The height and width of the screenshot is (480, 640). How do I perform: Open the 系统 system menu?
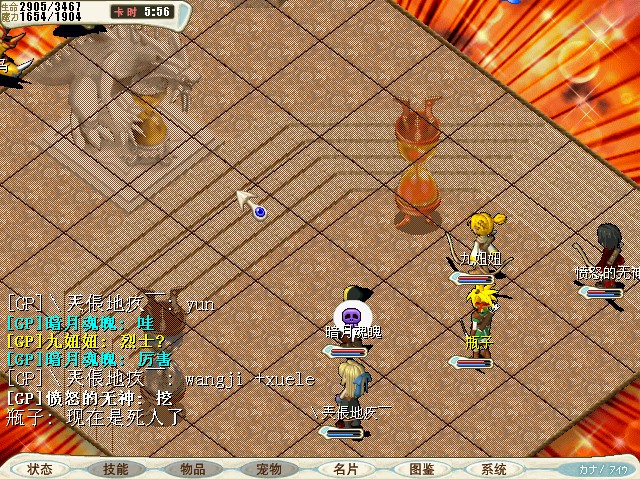tap(493, 469)
